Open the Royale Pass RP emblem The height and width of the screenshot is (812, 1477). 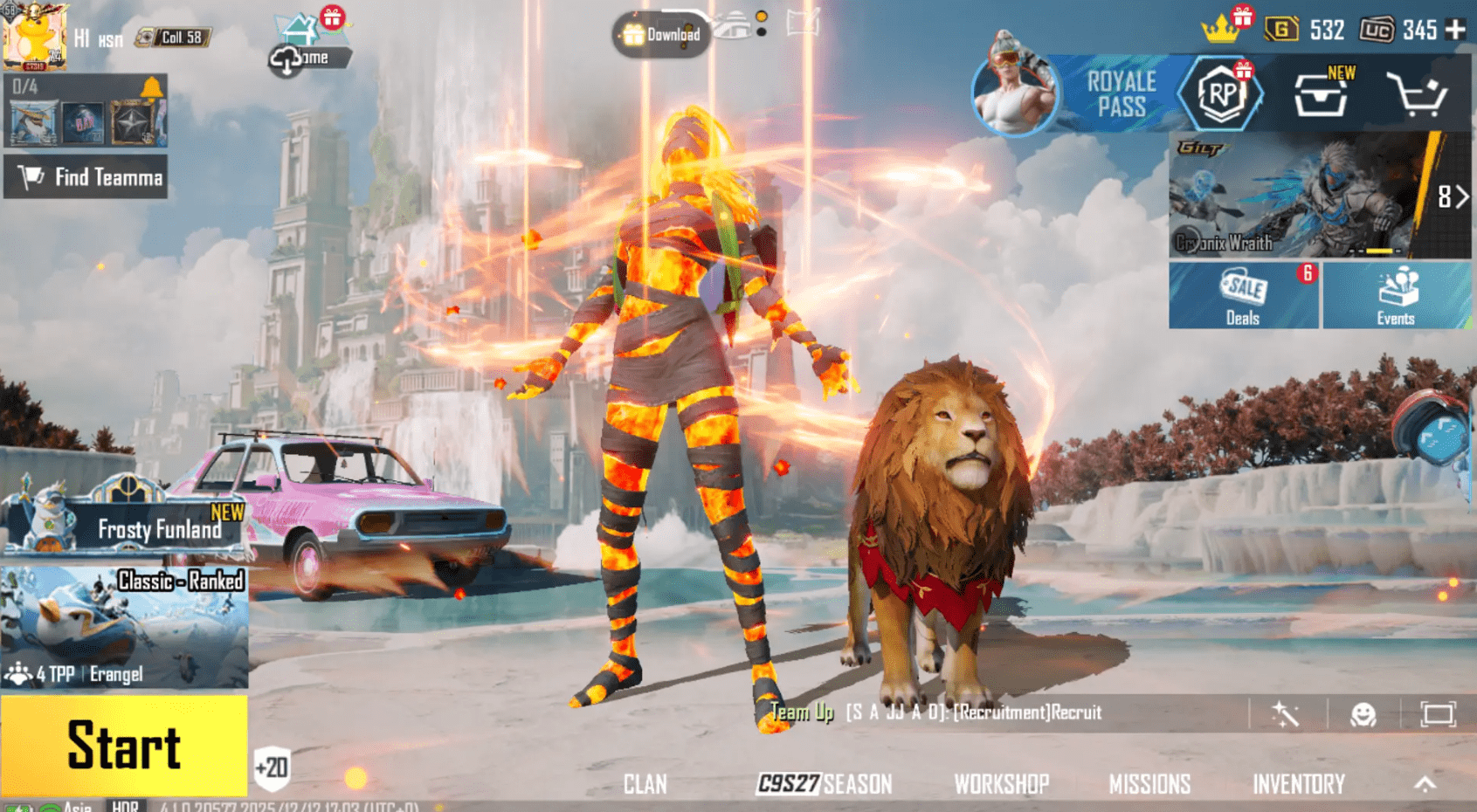tap(1221, 94)
